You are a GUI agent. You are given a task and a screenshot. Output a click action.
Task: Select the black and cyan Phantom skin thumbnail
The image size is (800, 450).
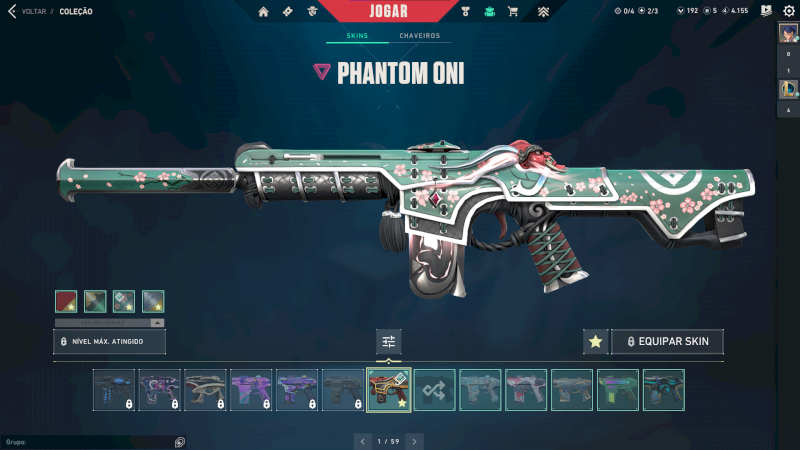point(664,390)
